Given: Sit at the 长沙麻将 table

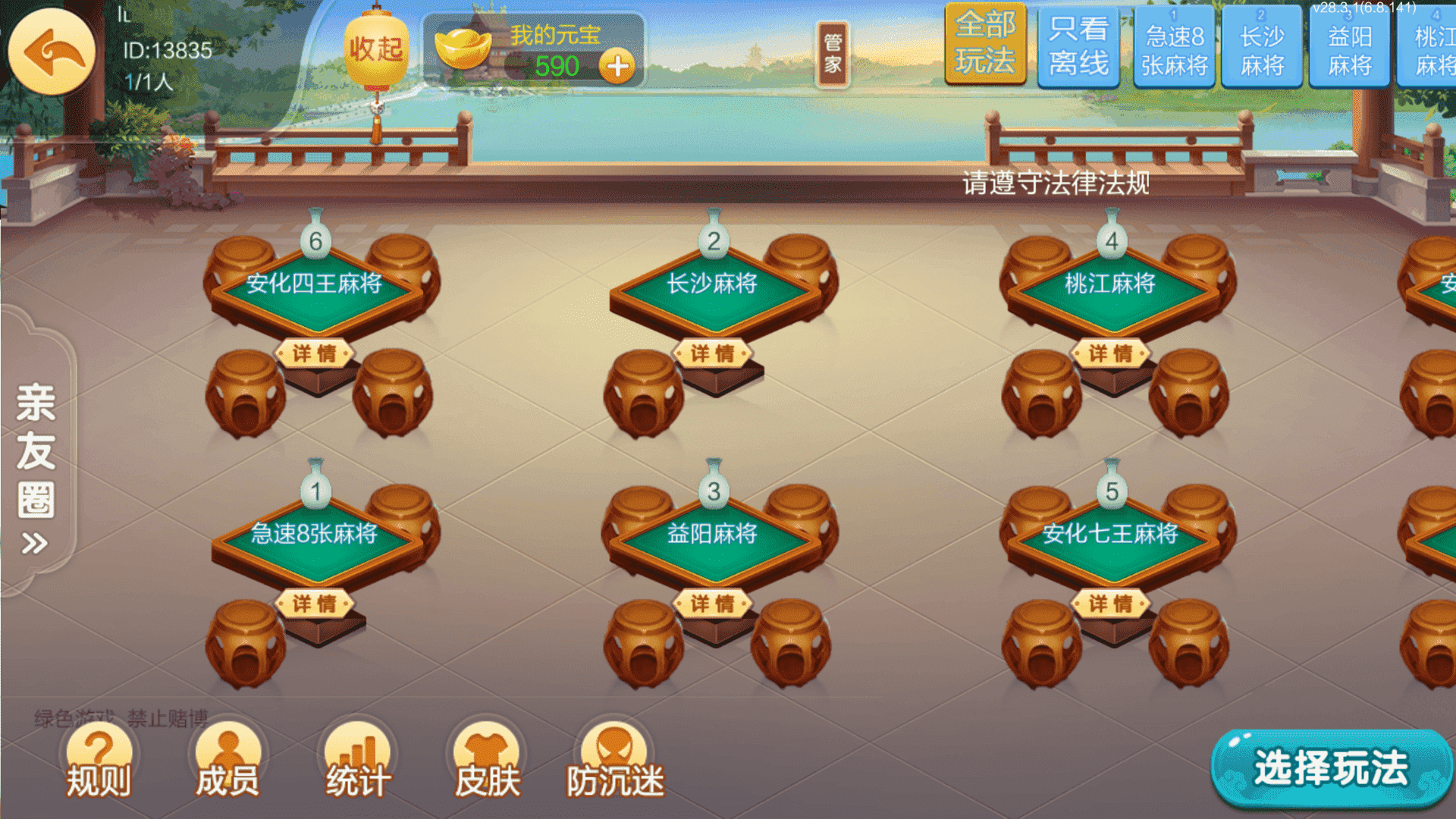Looking at the screenshot, I should click(x=712, y=288).
